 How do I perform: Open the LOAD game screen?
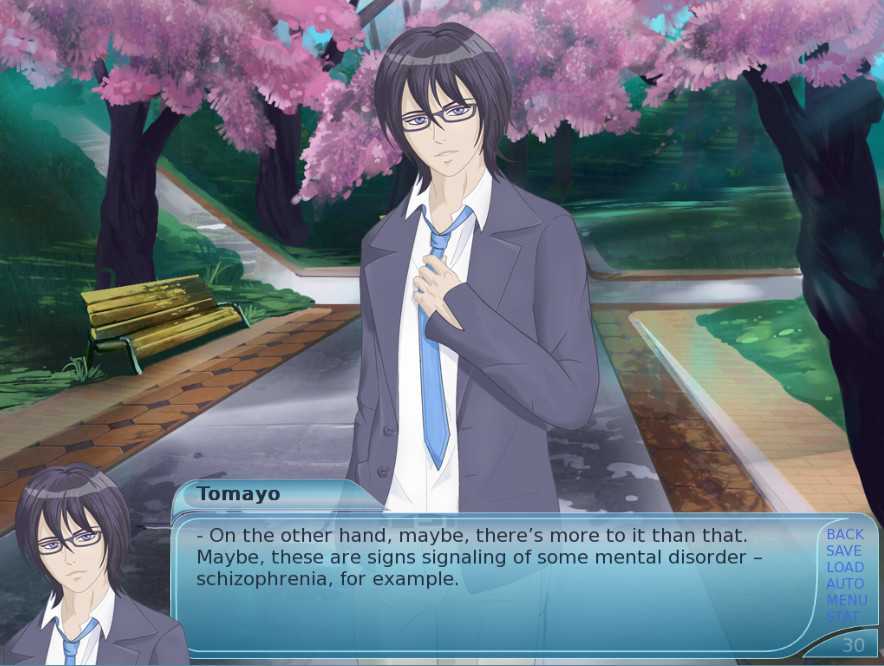[x=844, y=567]
